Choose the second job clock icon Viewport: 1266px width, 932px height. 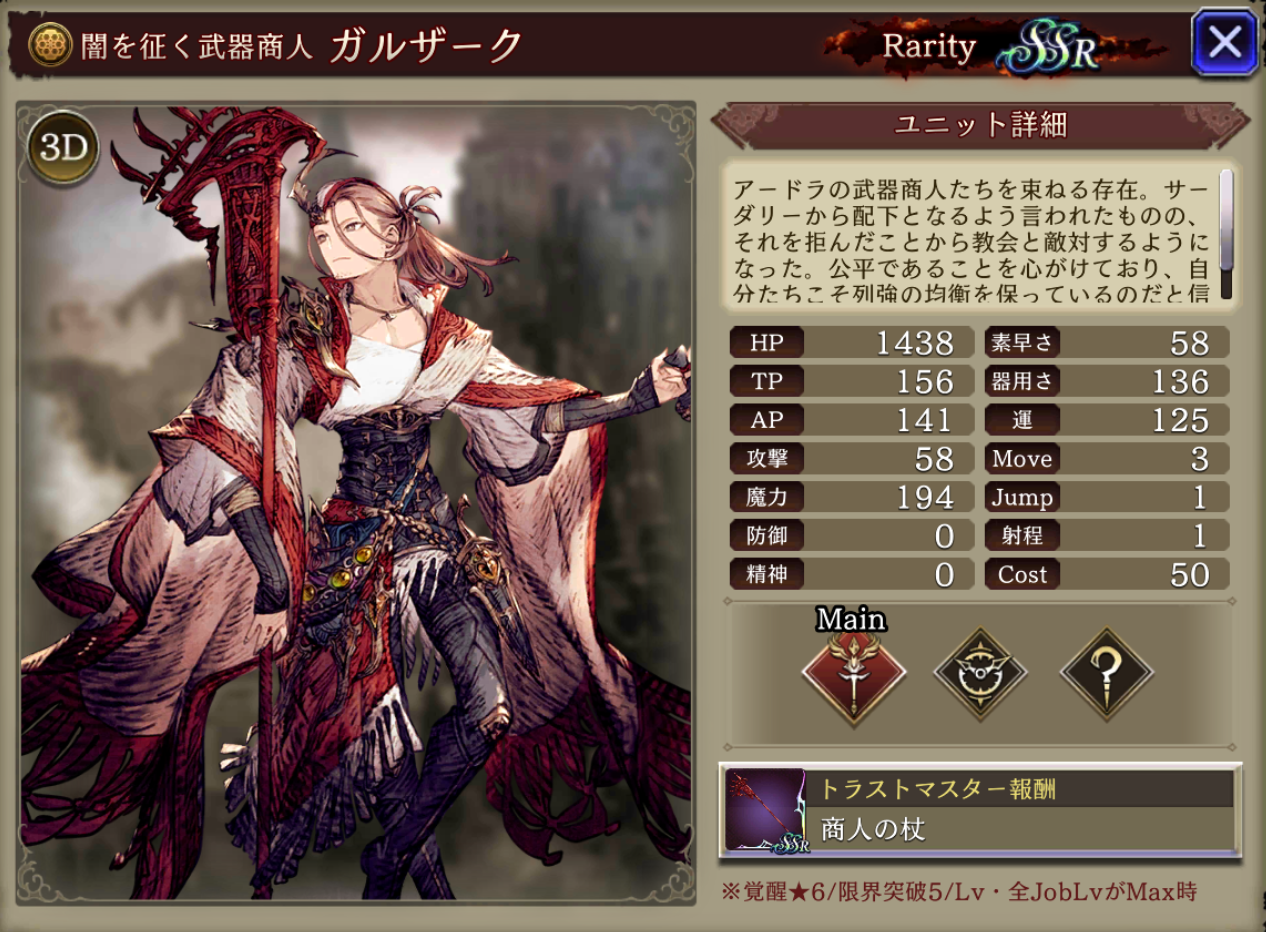(x=980, y=674)
